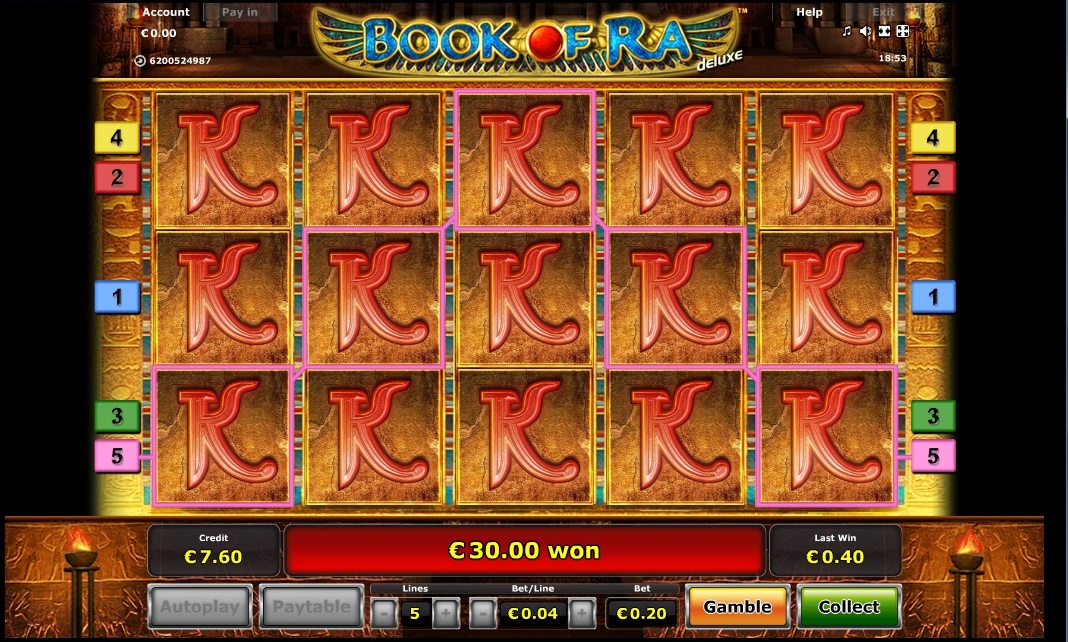Viewport: 1068px width, 642px height.
Task: Increase the number of lines
Action: (446, 612)
